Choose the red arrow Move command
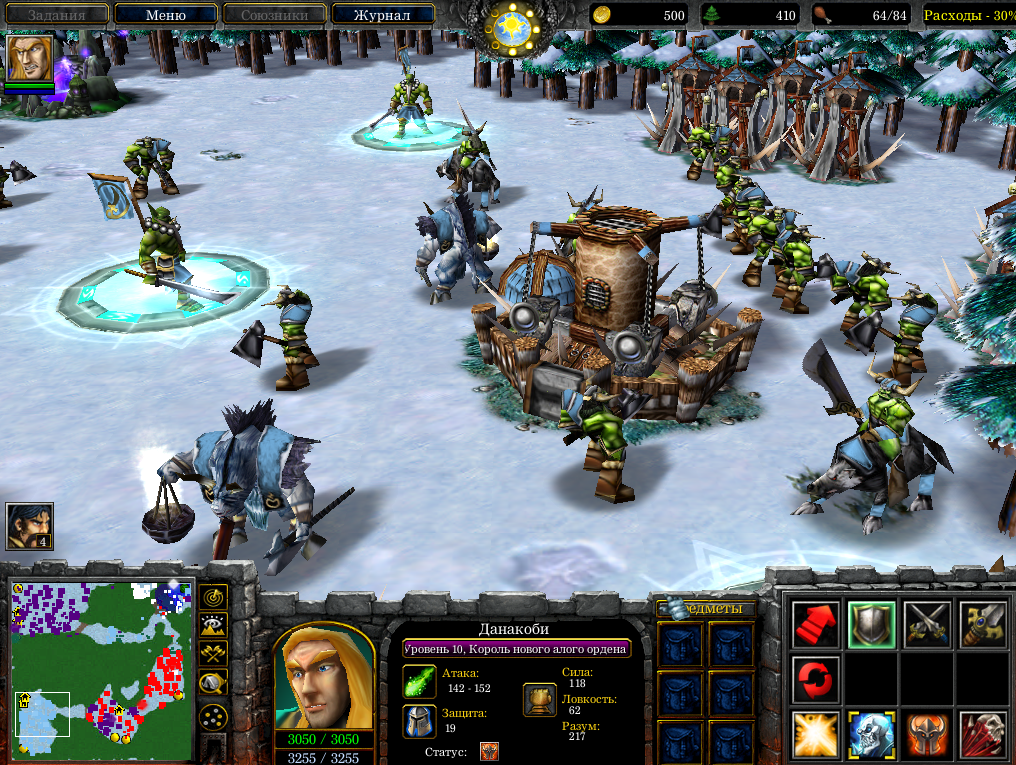Screen dimensions: 1016x765 815,625
